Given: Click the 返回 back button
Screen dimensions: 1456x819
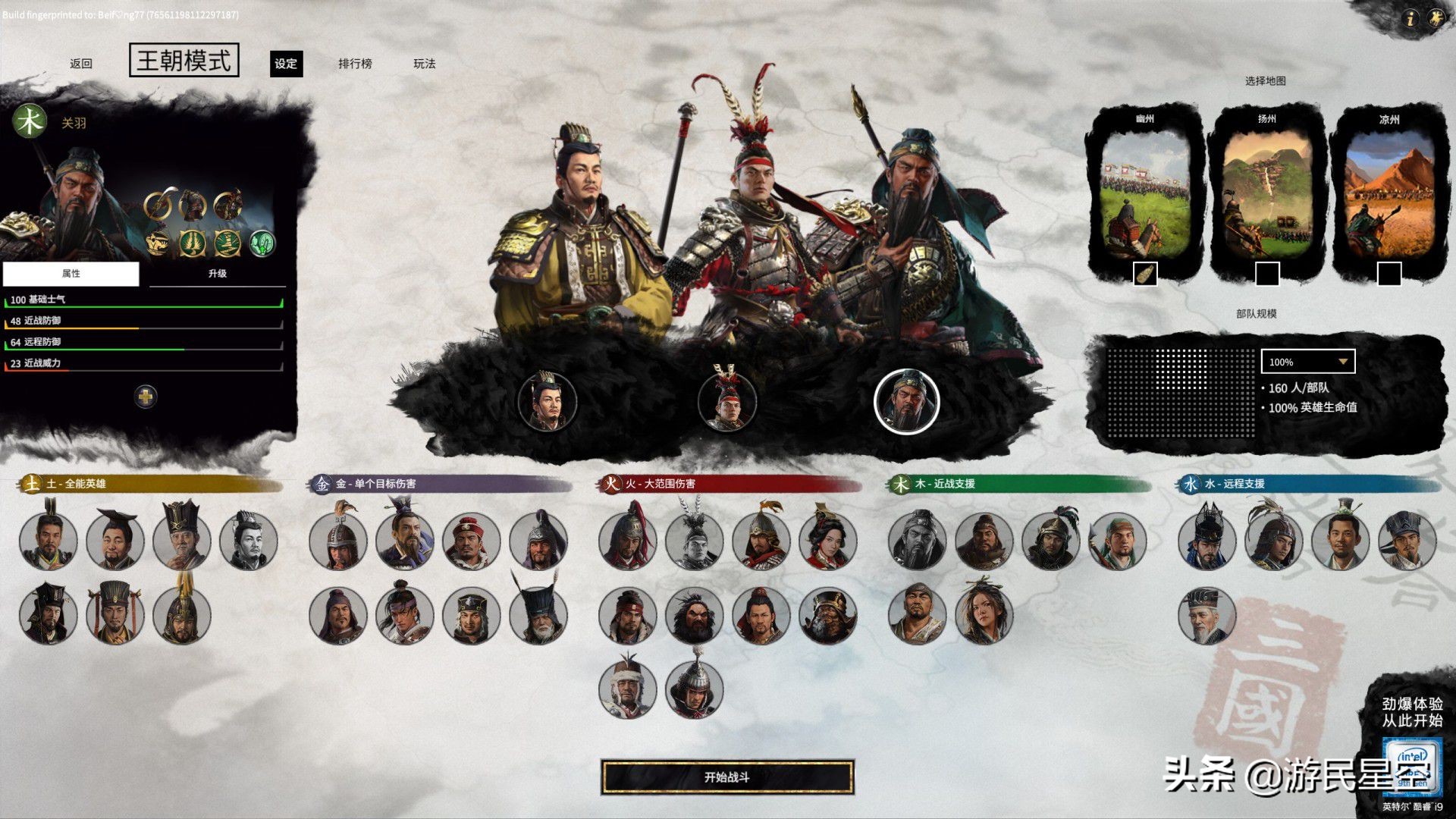Looking at the screenshot, I should pos(81,64).
